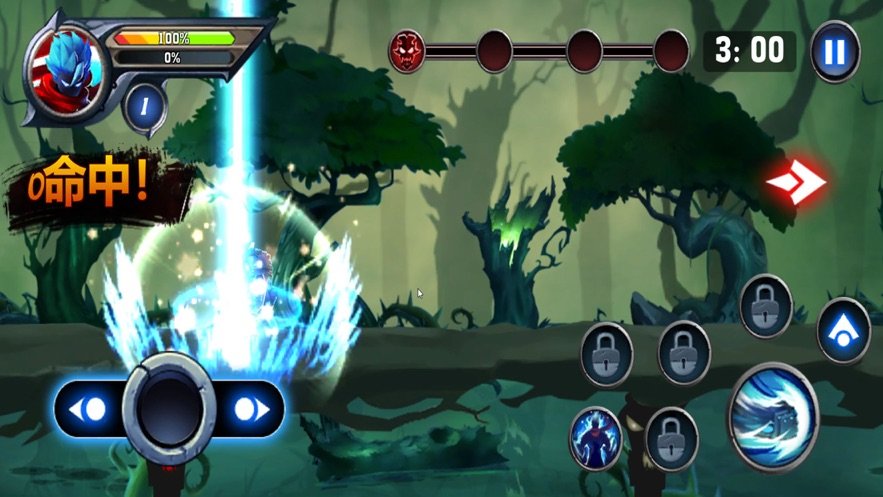Tap the central joystick knob
883x497 pixels.
(168, 408)
